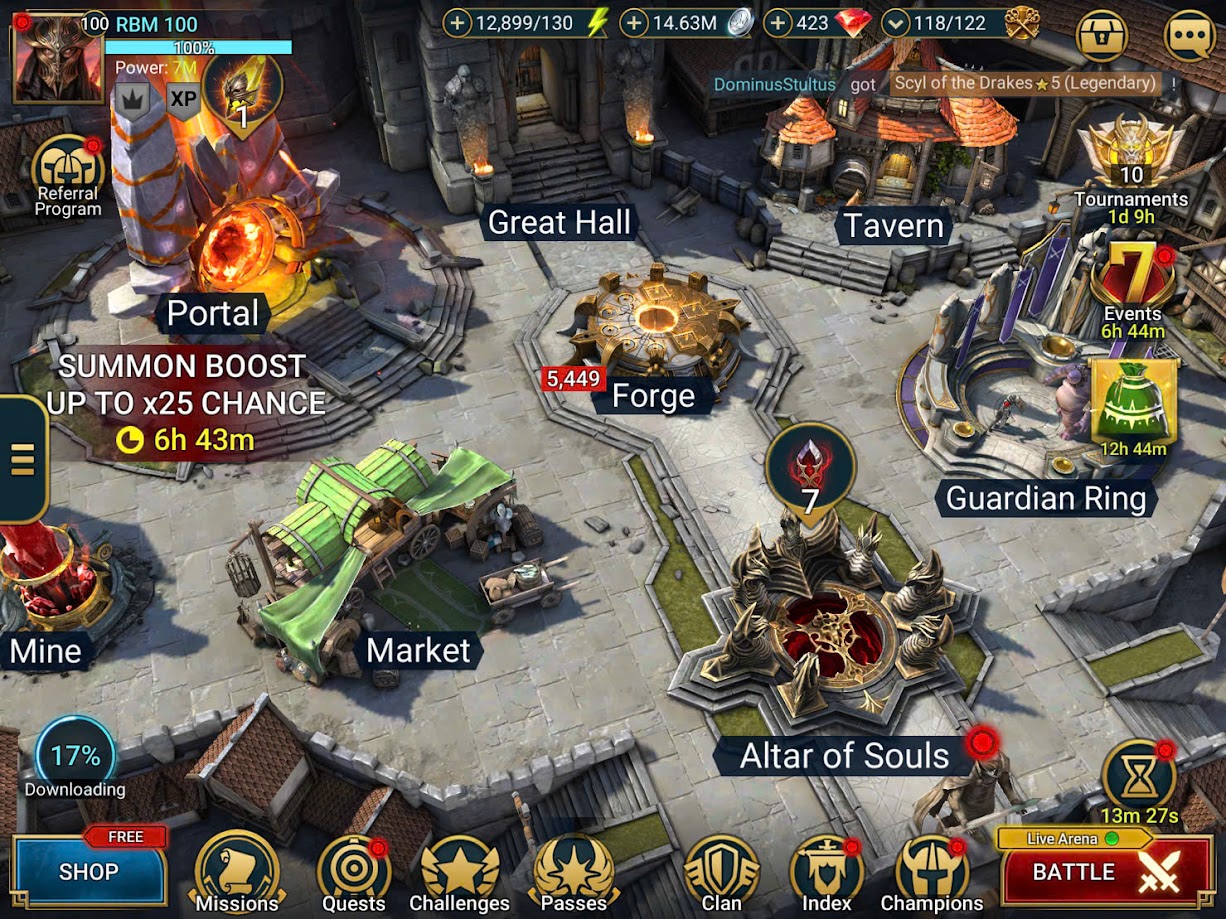
Task: Open the player avatar profile
Action: [56, 58]
